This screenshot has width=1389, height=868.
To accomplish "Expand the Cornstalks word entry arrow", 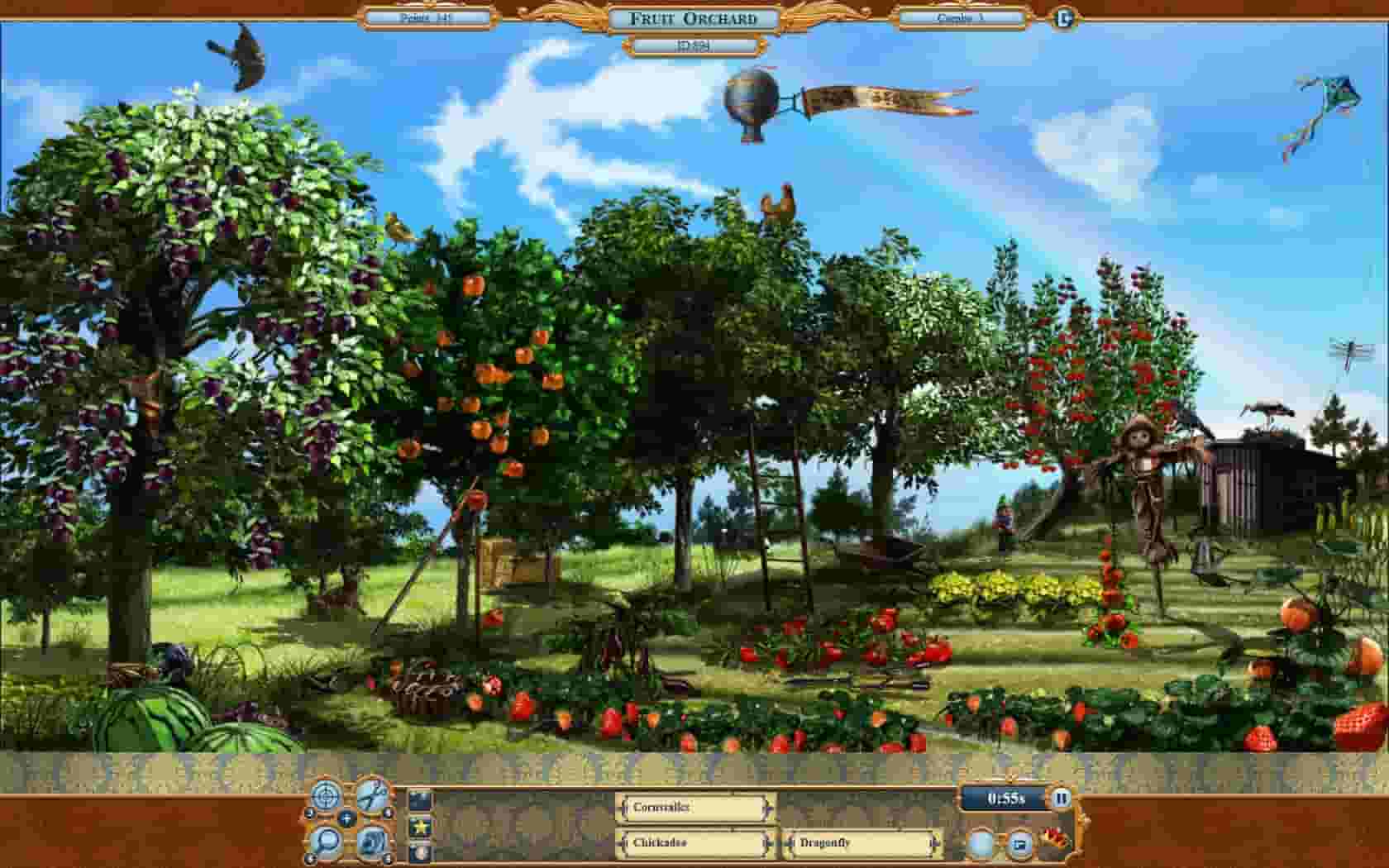I will tap(768, 808).
